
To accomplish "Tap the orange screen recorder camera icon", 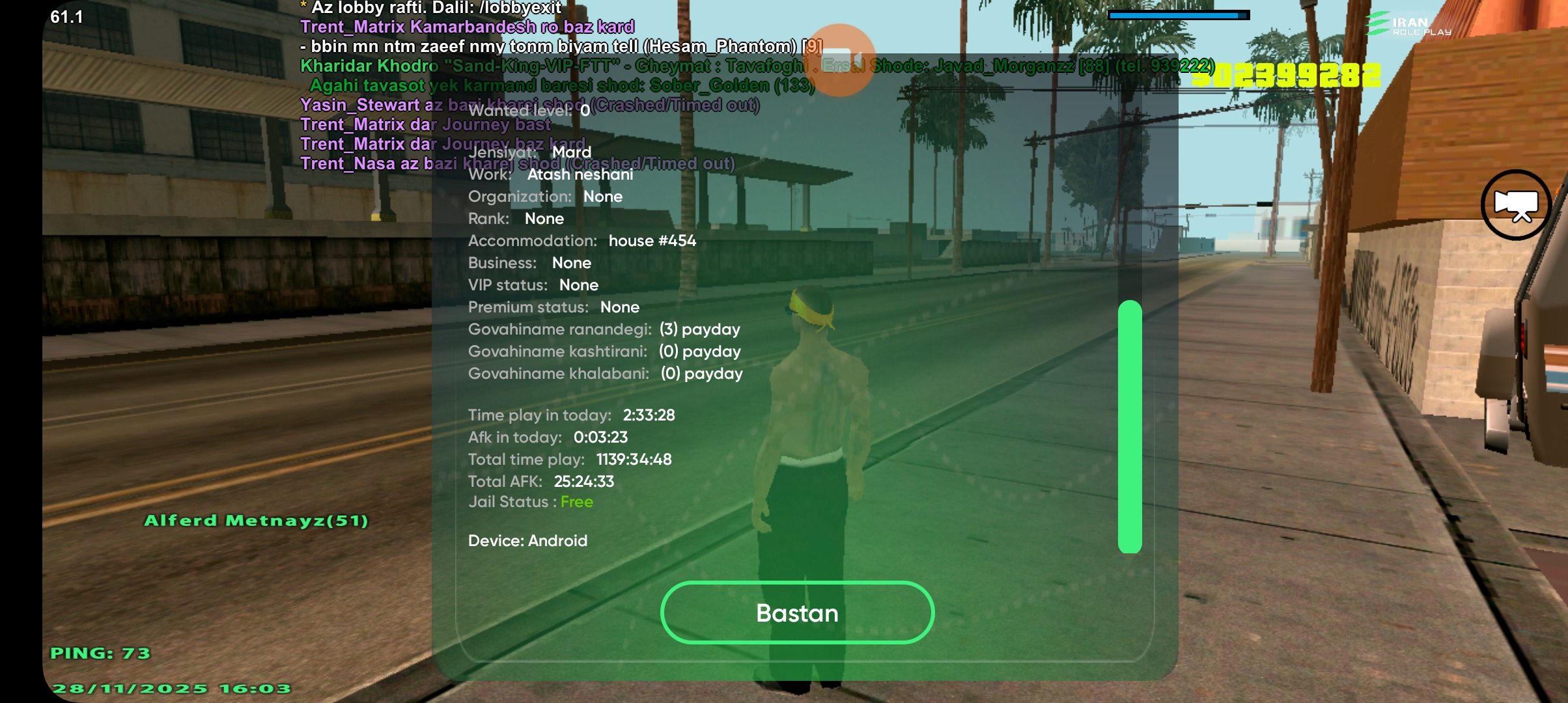I will [840, 60].
